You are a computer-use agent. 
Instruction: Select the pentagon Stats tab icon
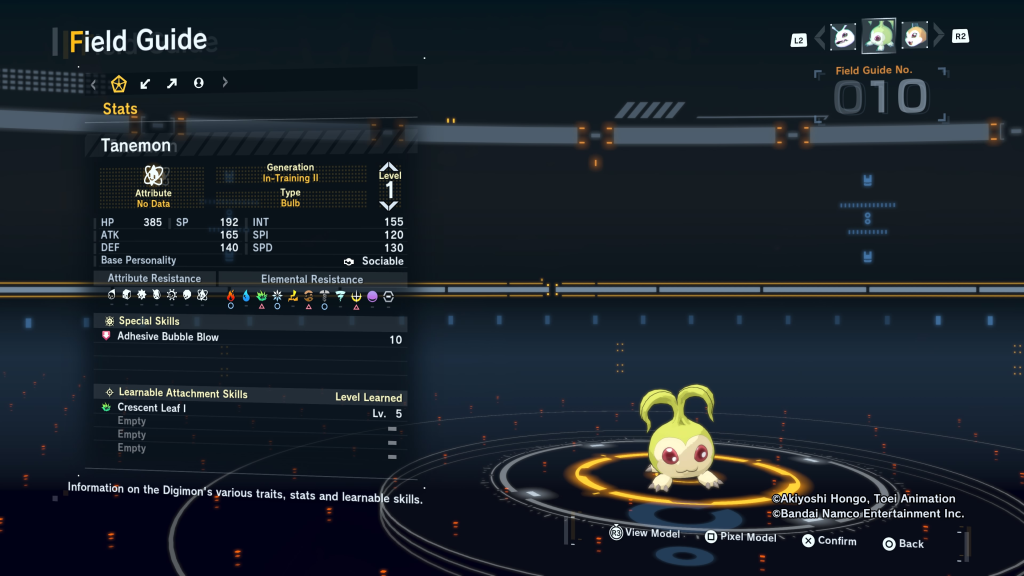(x=119, y=83)
